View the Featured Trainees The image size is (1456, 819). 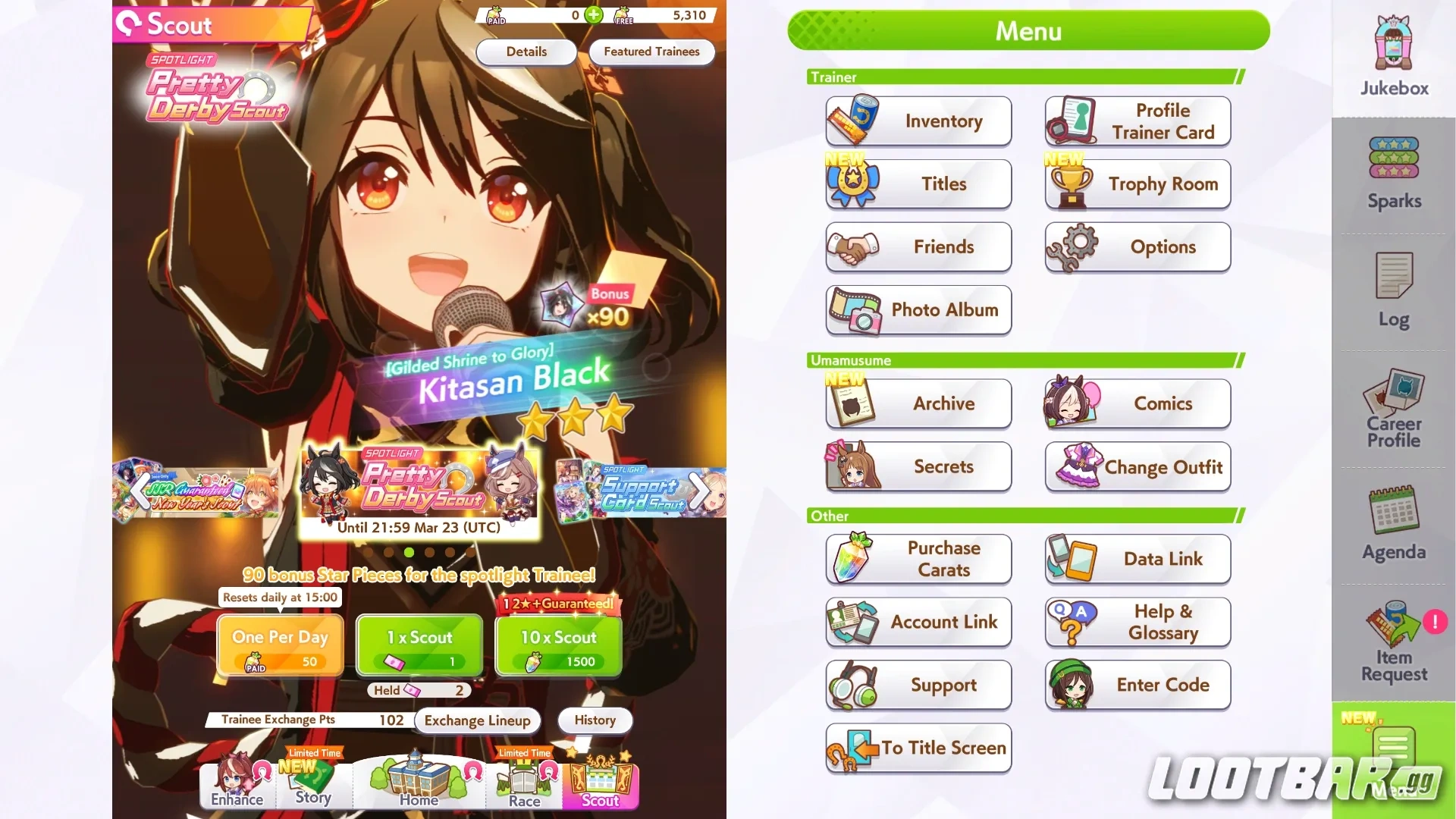651,52
